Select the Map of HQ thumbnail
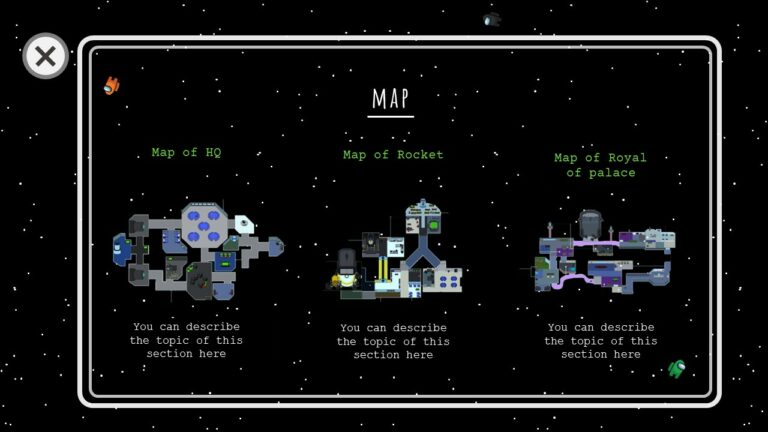Image resolution: width=768 pixels, height=432 pixels. coord(196,252)
